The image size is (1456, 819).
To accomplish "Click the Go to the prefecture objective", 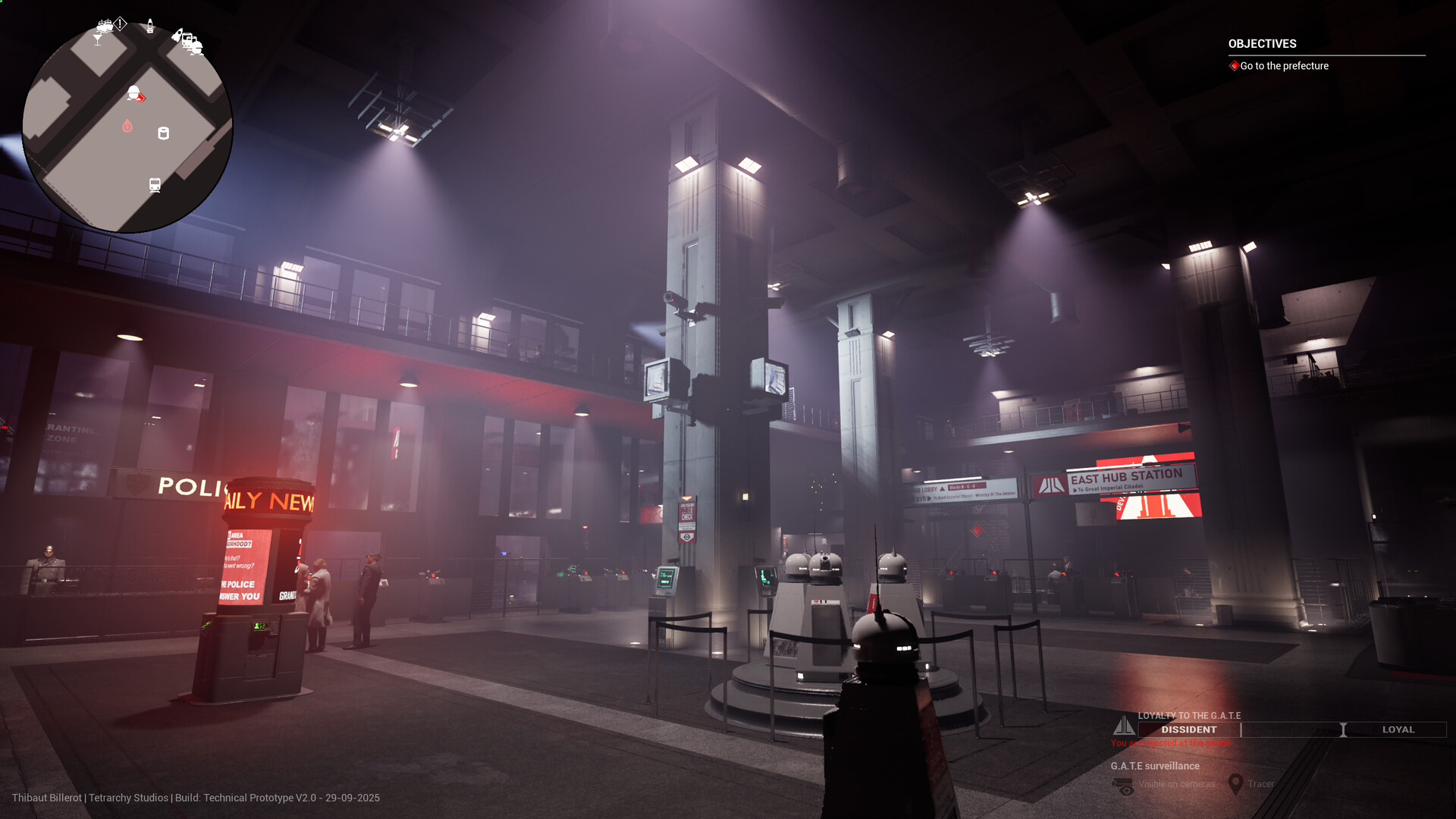I will (1284, 66).
